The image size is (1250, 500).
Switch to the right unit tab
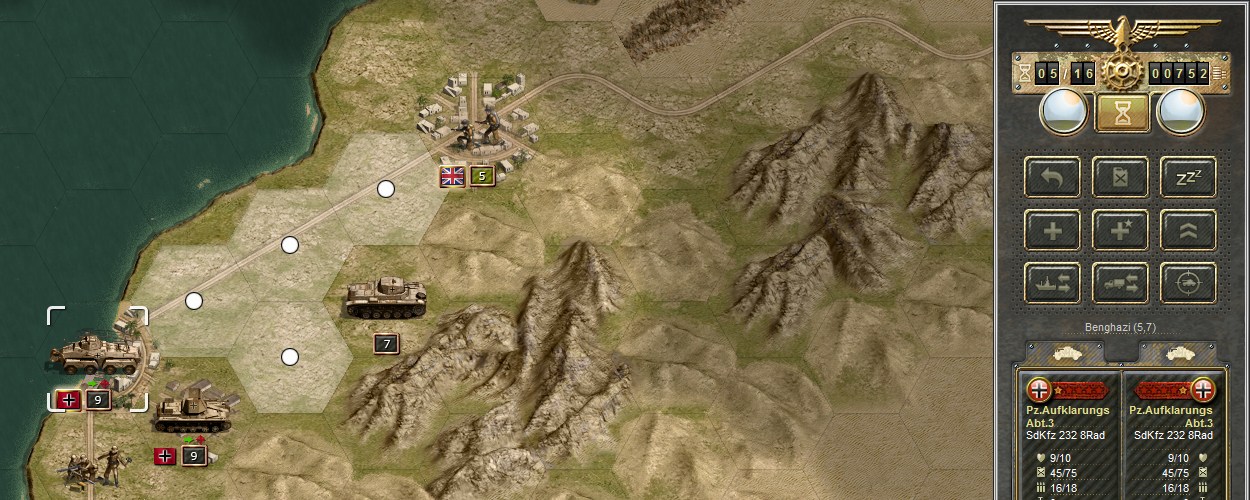click(1178, 354)
